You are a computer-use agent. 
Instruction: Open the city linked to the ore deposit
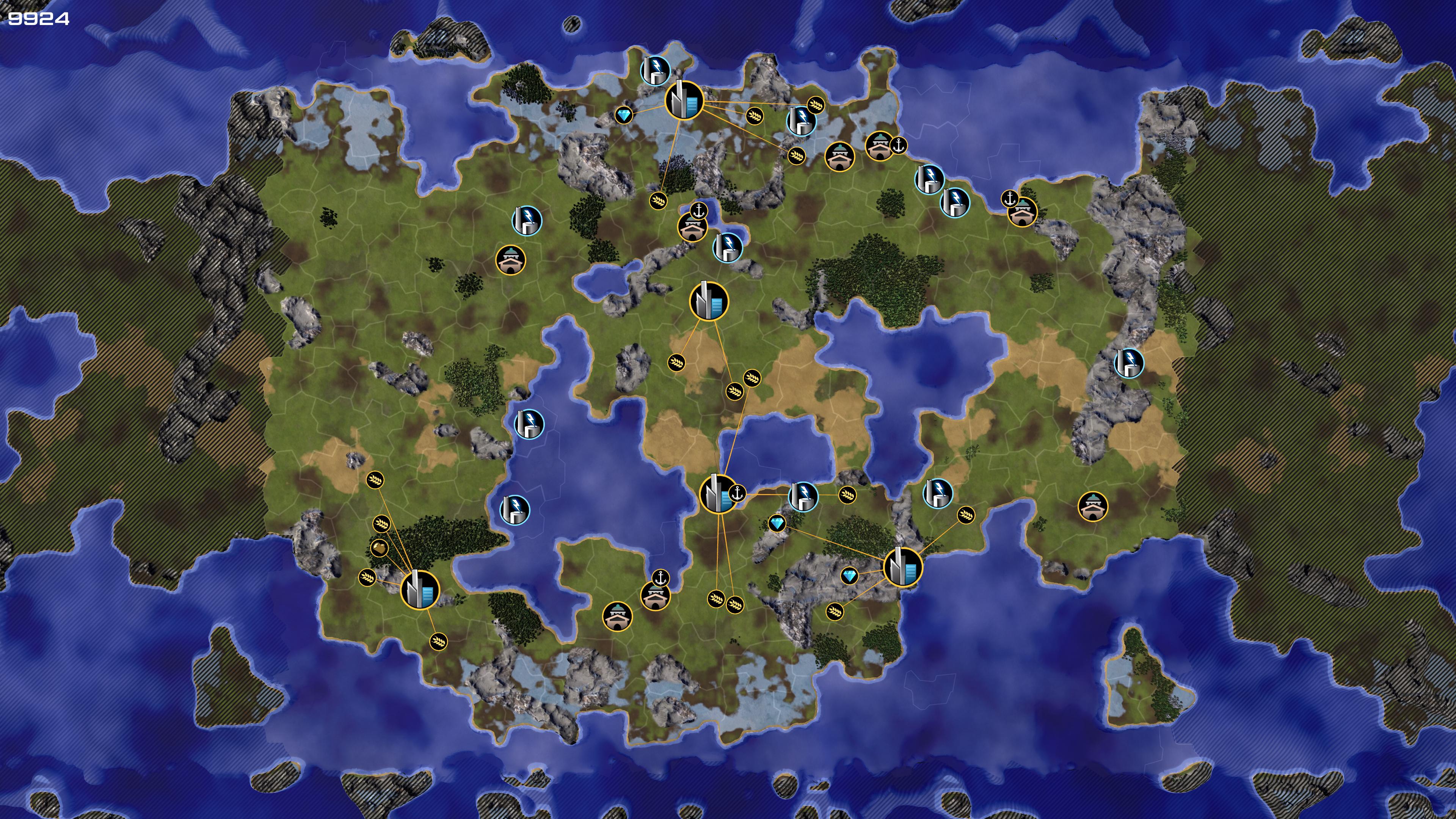point(419,590)
